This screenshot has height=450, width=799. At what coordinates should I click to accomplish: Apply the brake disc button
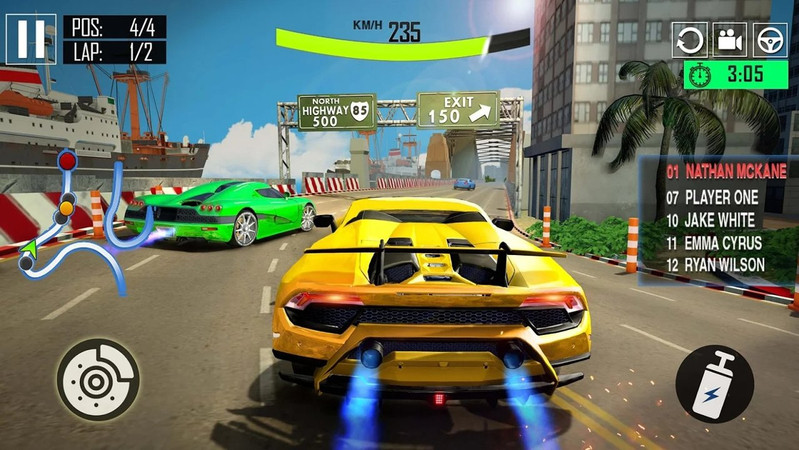pos(97,379)
